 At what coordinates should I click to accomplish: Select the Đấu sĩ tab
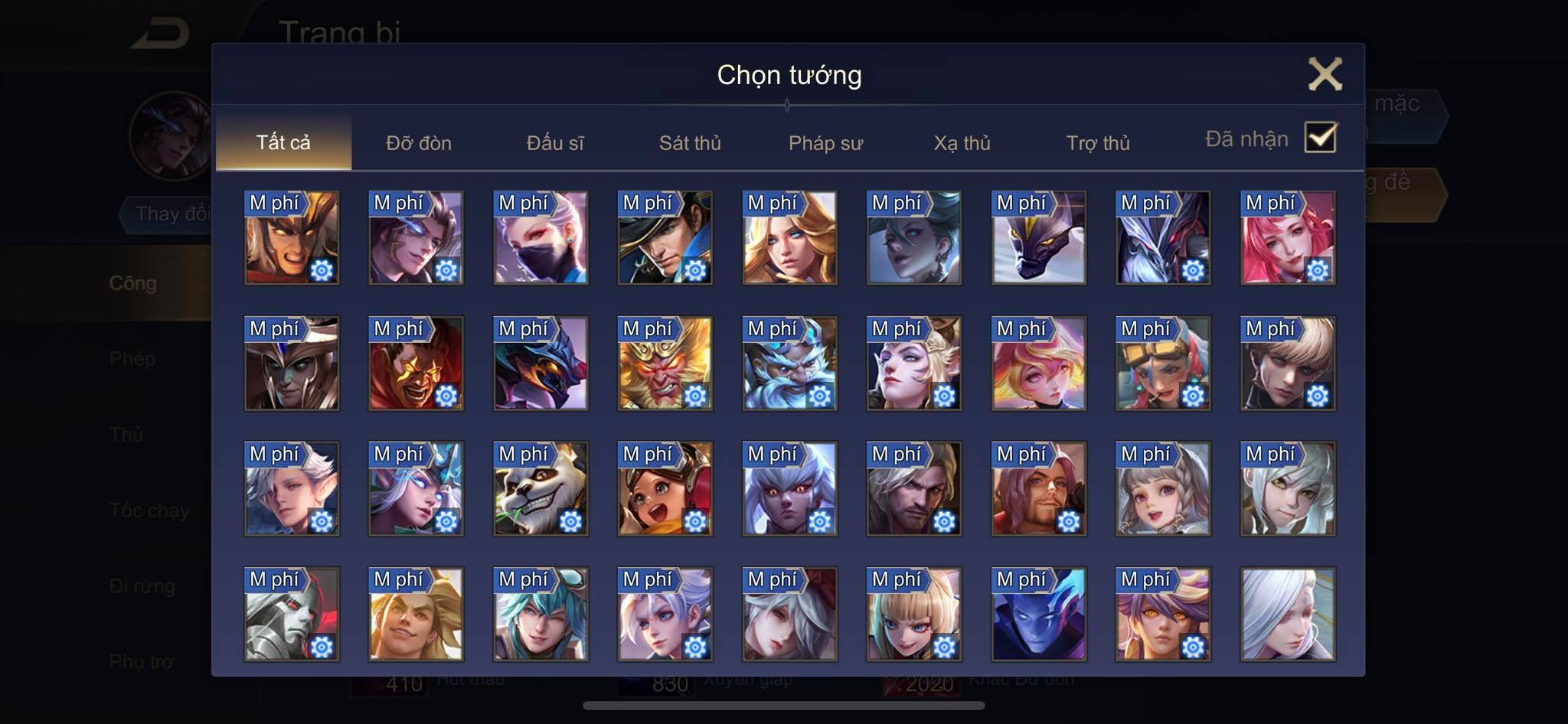555,143
